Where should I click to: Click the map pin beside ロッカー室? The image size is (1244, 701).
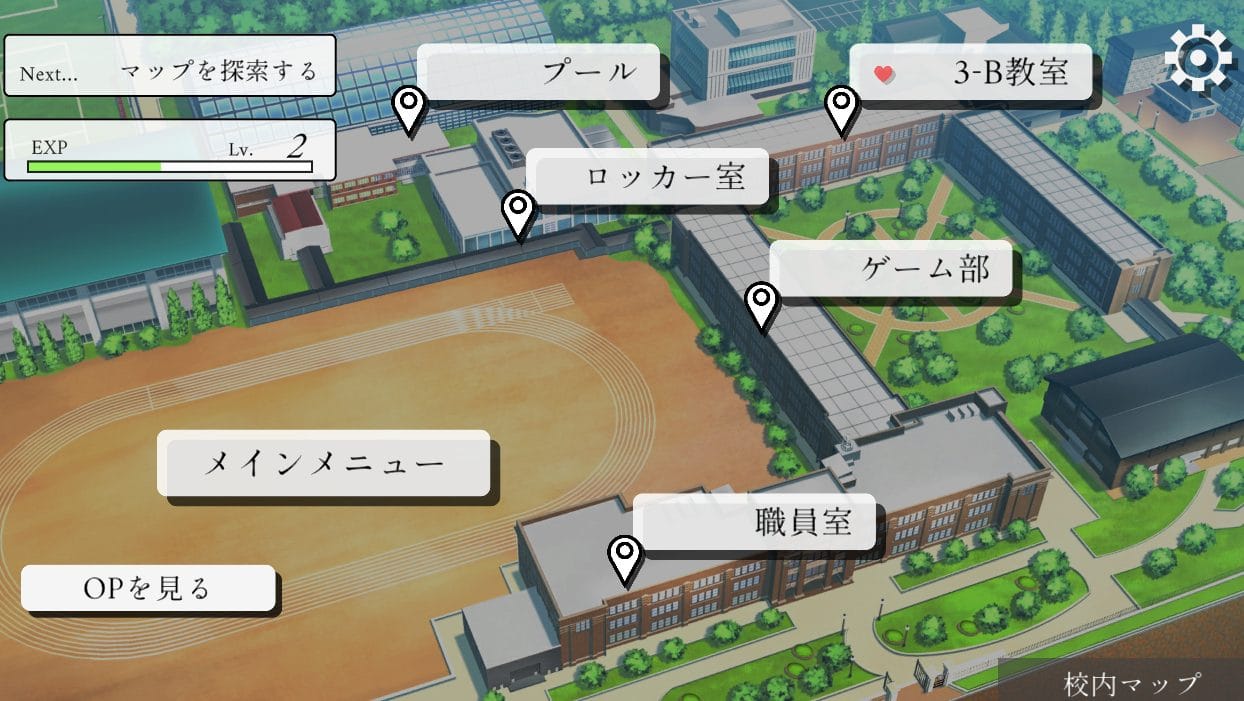coord(518,214)
